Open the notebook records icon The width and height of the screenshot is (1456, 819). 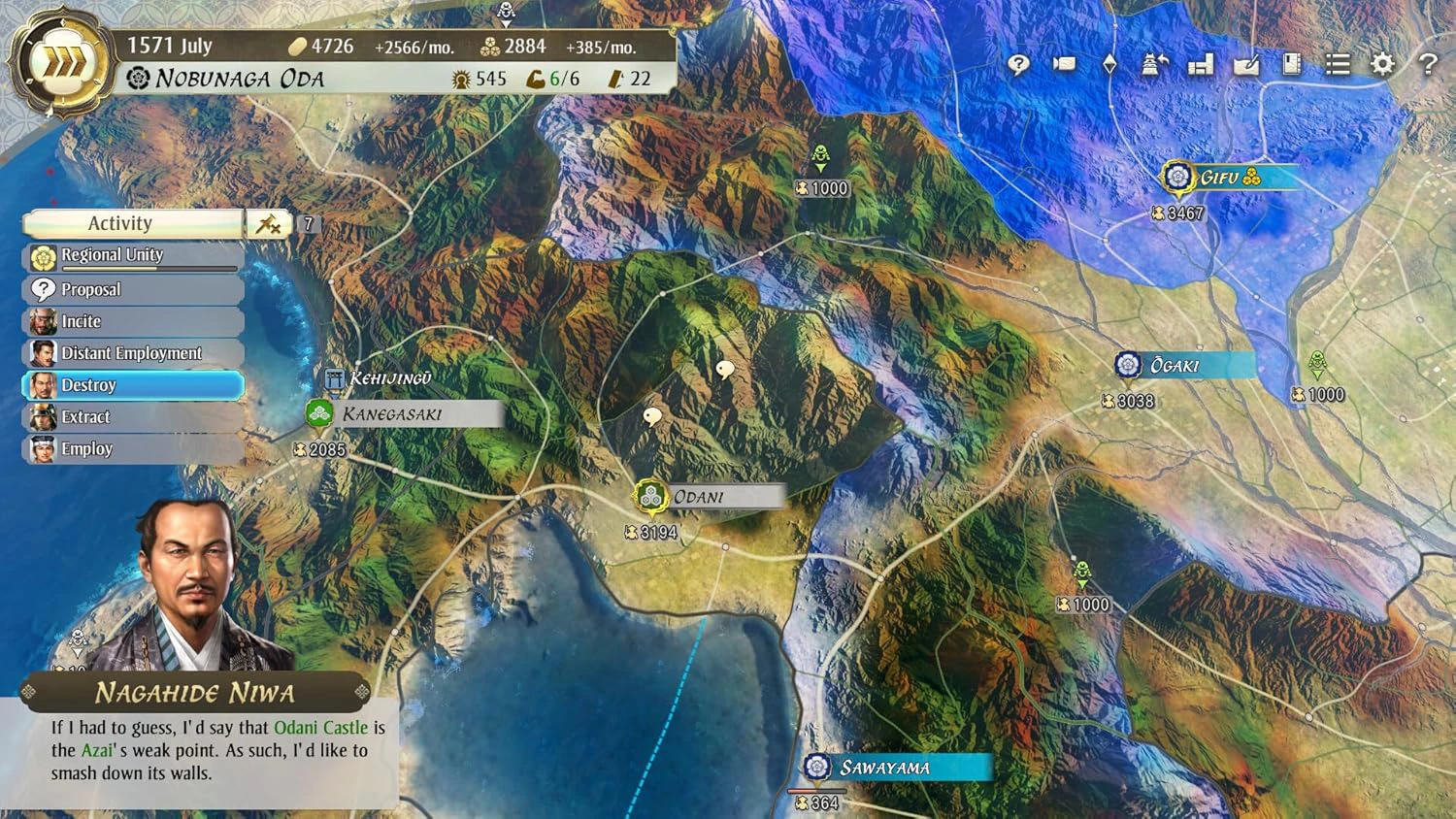coord(1291,64)
